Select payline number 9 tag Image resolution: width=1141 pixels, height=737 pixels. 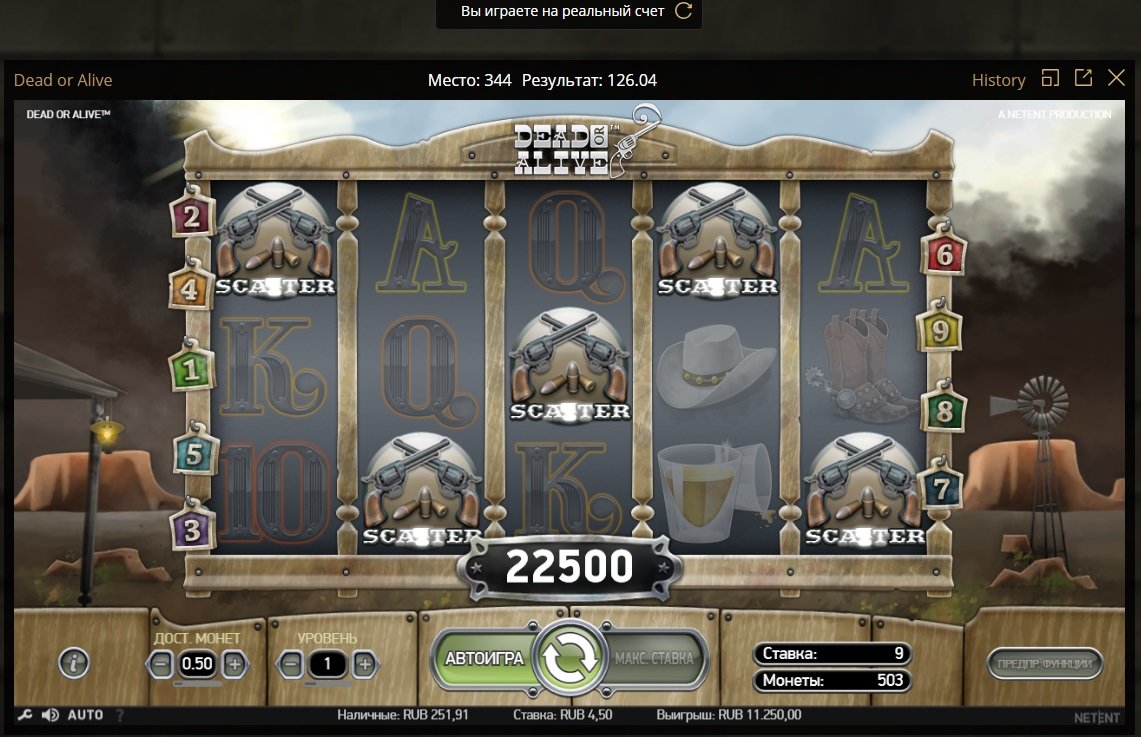click(x=940, y=328)
